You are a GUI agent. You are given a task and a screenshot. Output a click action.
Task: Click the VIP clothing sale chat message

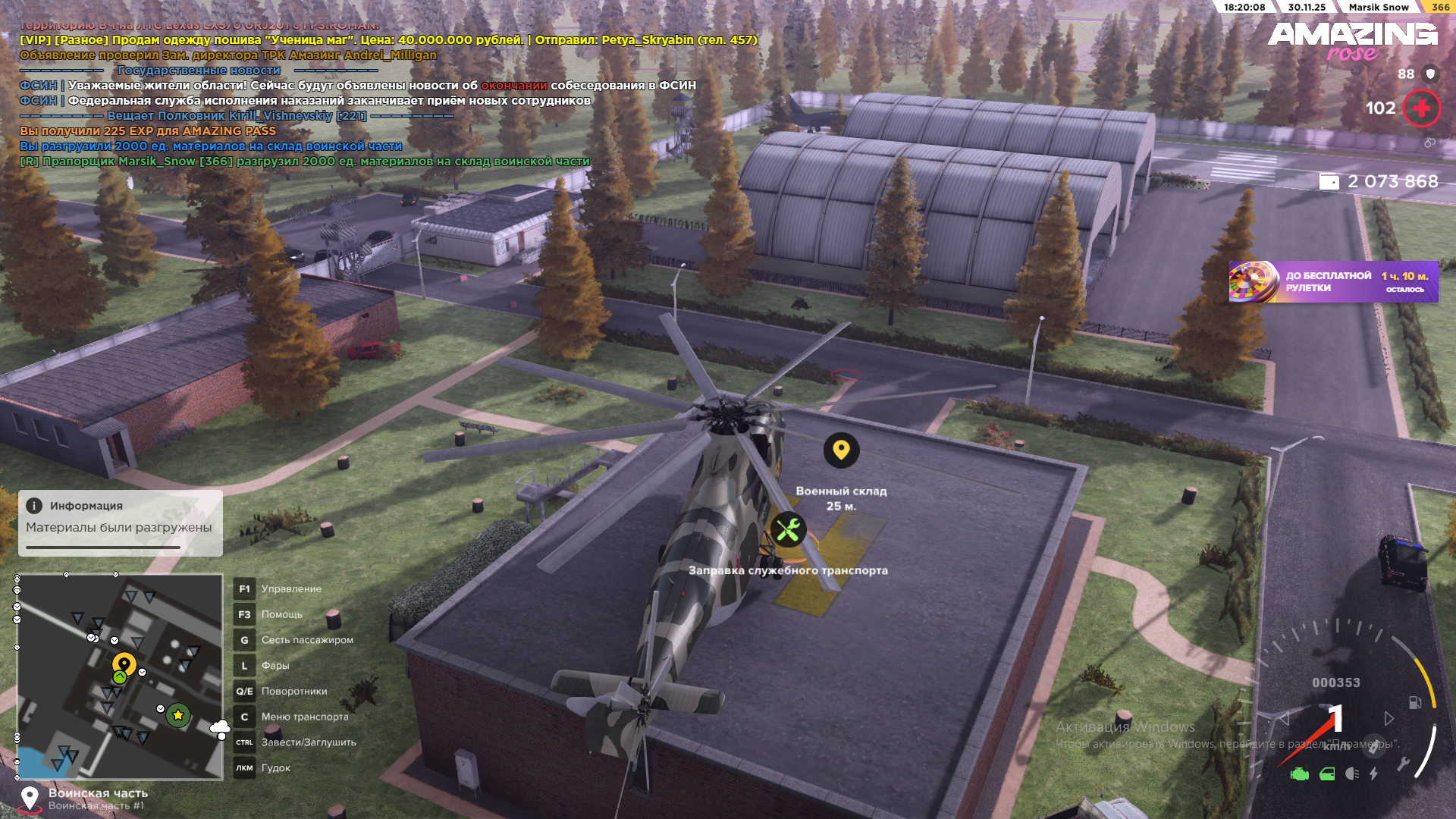[x=388, y=40]
